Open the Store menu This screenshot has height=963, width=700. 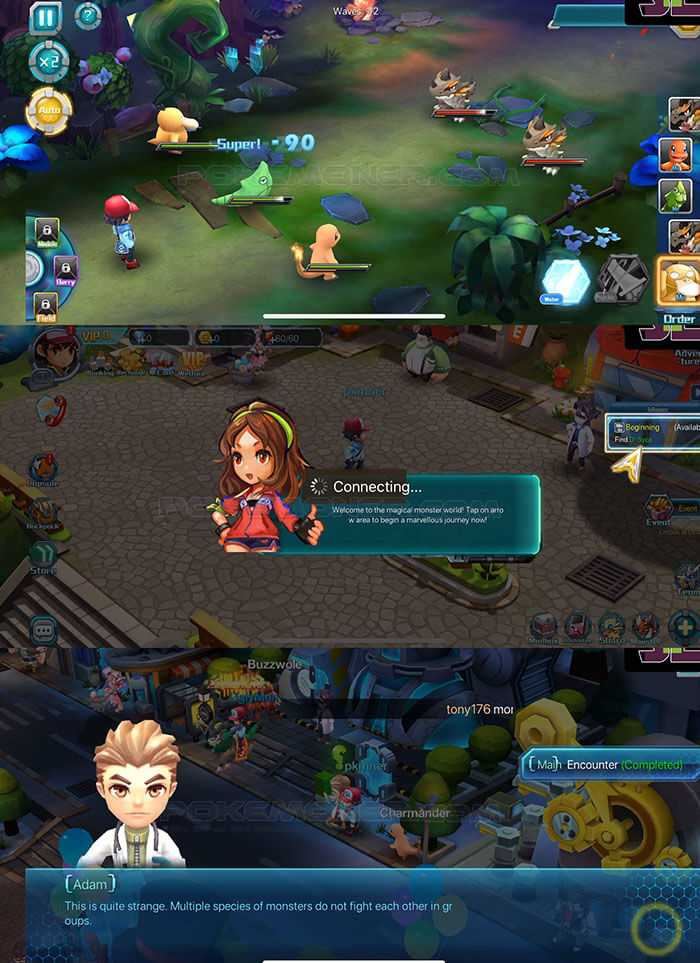[42, 557]
